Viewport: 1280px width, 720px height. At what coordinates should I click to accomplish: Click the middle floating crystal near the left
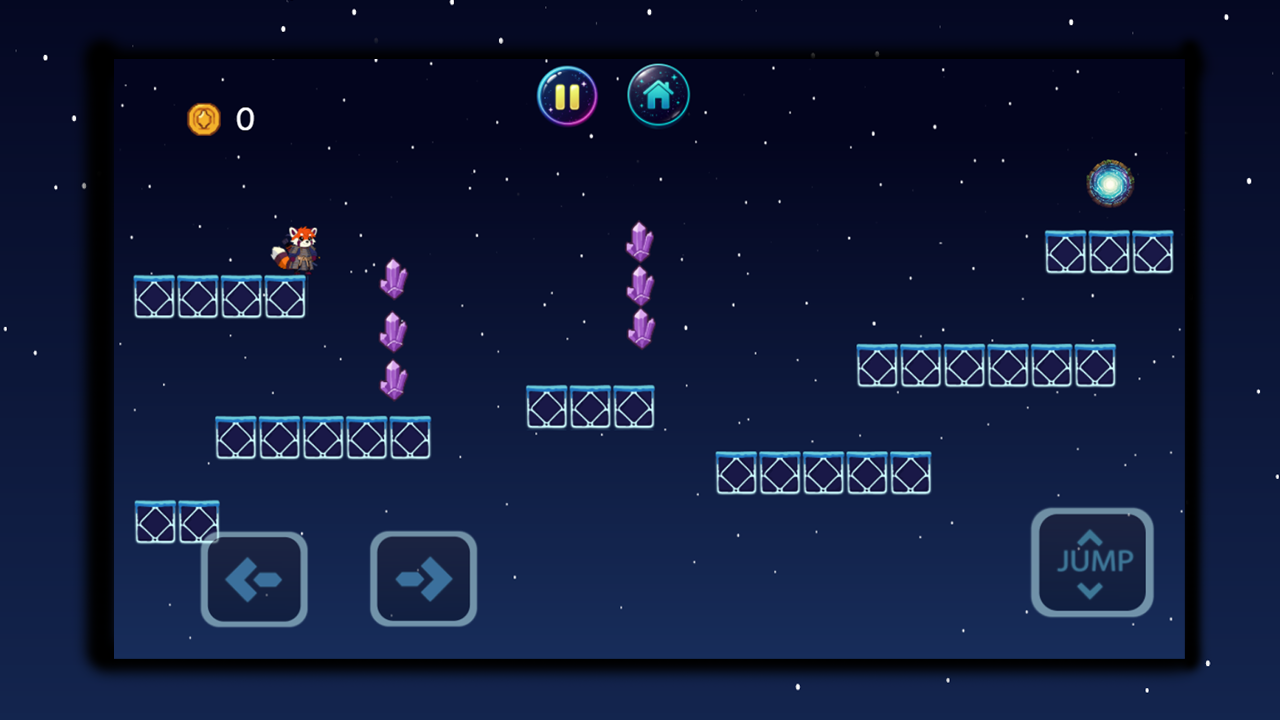tap(392, 333)
